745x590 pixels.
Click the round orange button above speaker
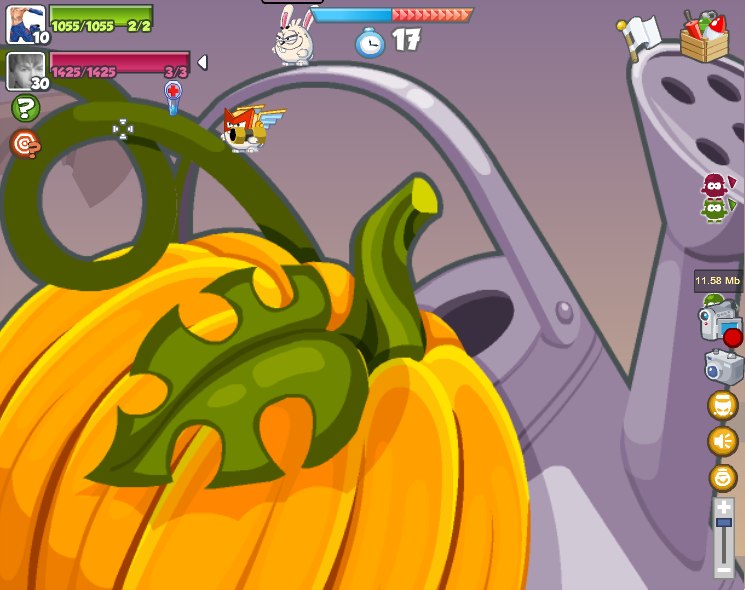pos(722,405)
